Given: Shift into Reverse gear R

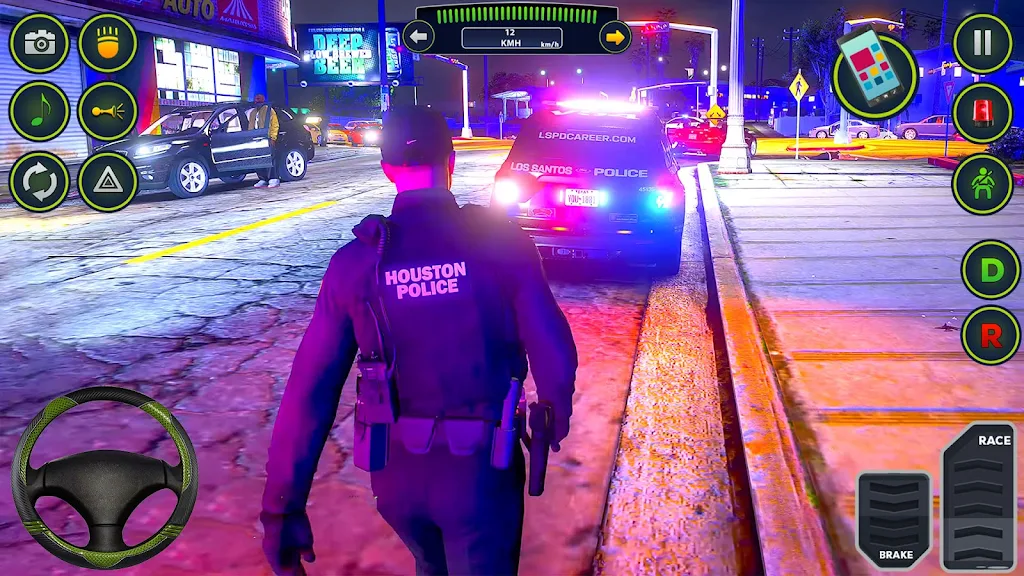Looking at the screenshot, I should tap(990, 335).
